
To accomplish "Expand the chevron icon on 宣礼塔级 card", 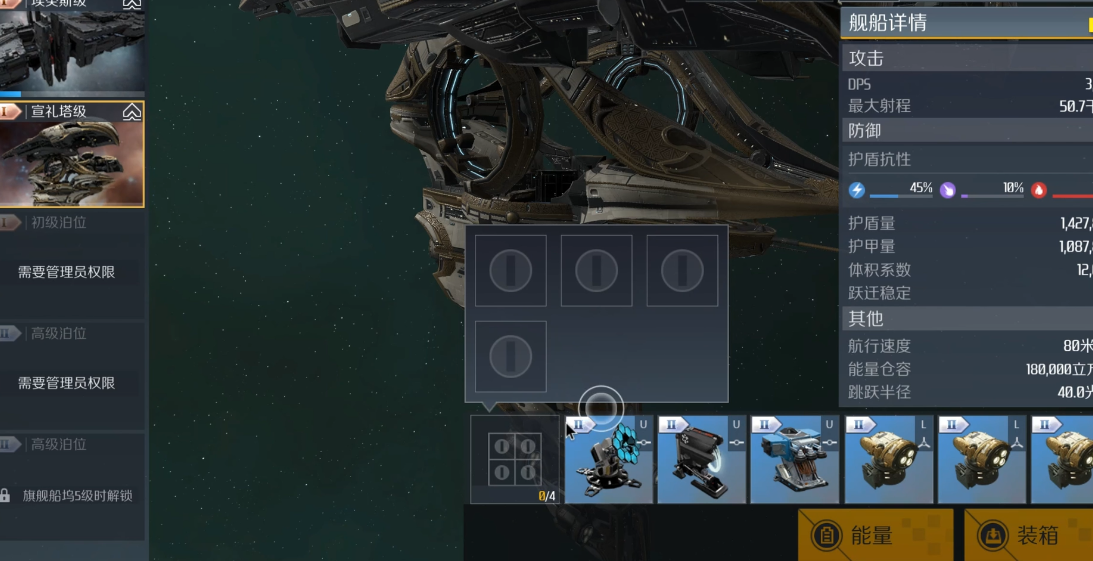I will coord(131,113).
